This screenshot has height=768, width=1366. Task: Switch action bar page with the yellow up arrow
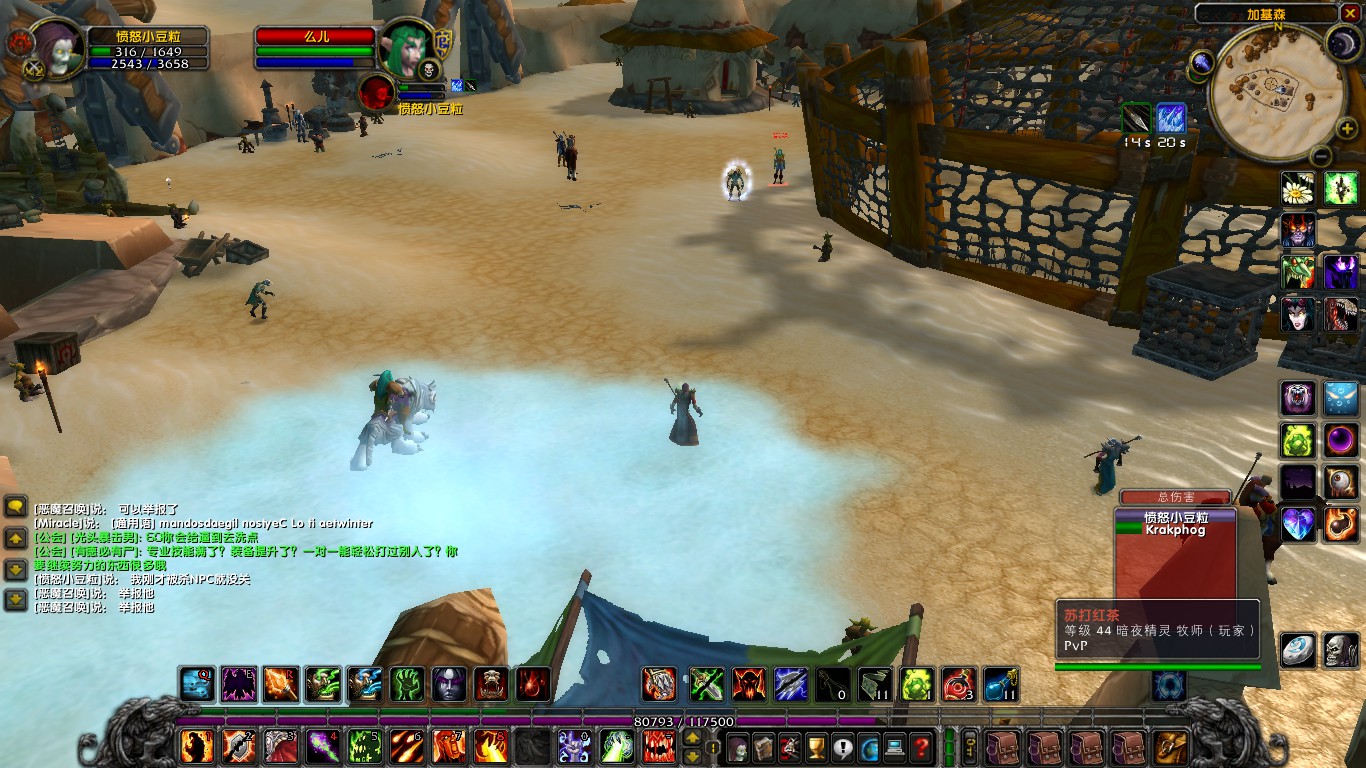(692, 739)
